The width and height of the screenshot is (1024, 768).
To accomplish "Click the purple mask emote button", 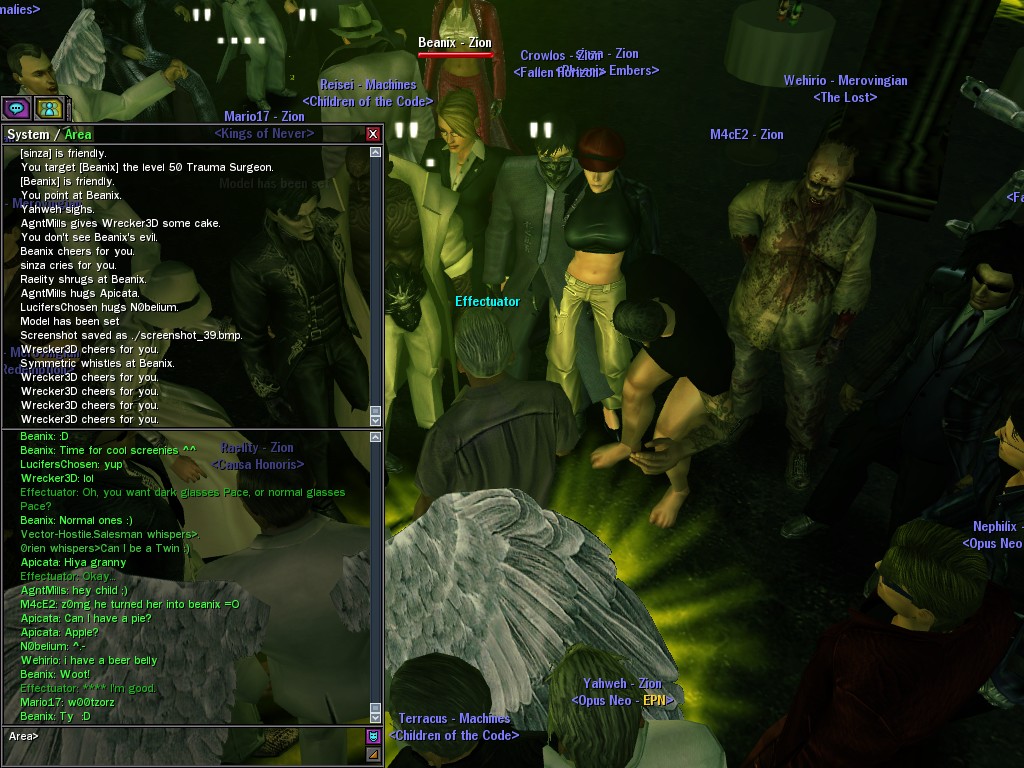I will 373,736.
